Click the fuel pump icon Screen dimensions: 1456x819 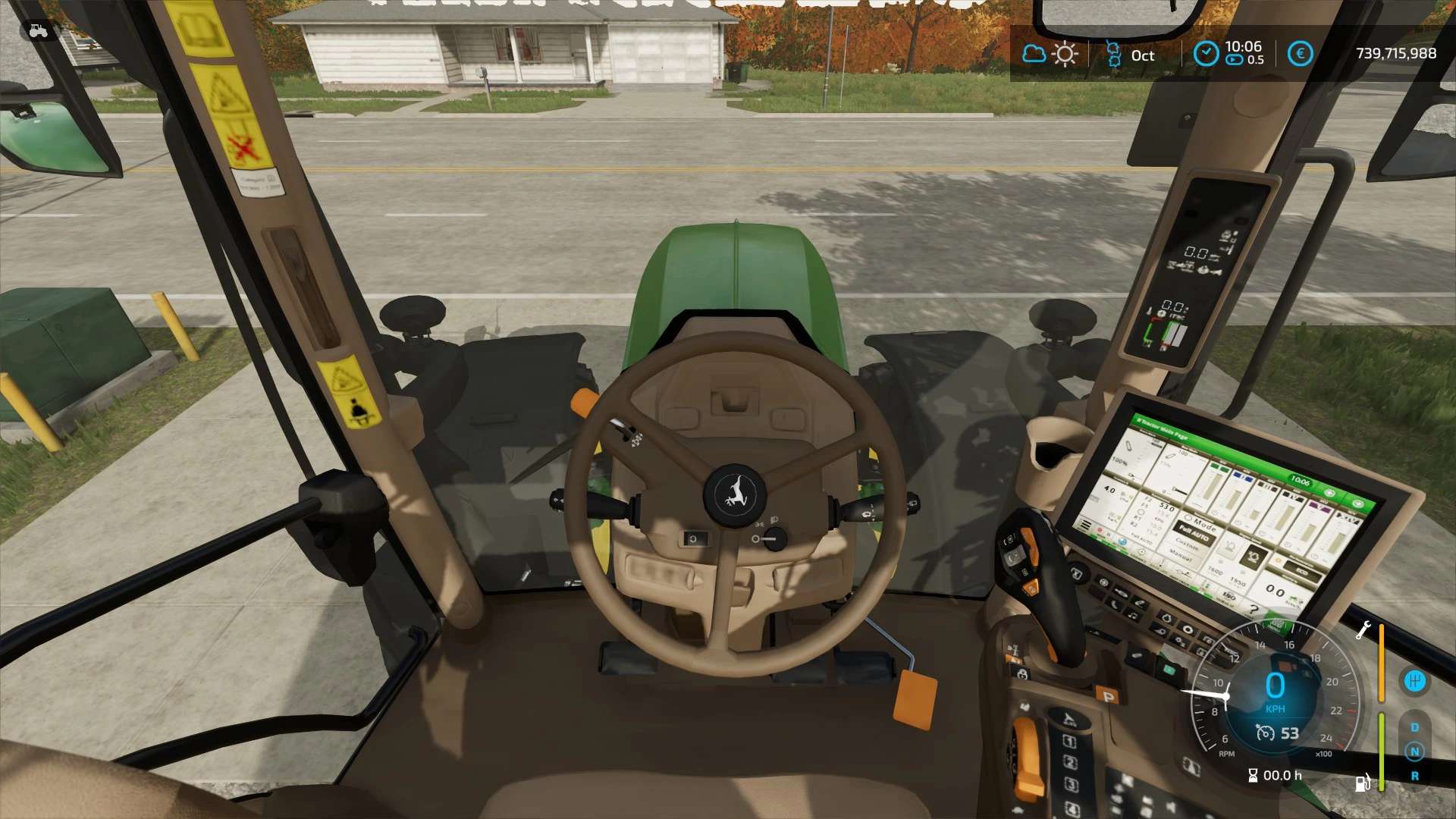pyautogui.click(x=1363, y=782)
